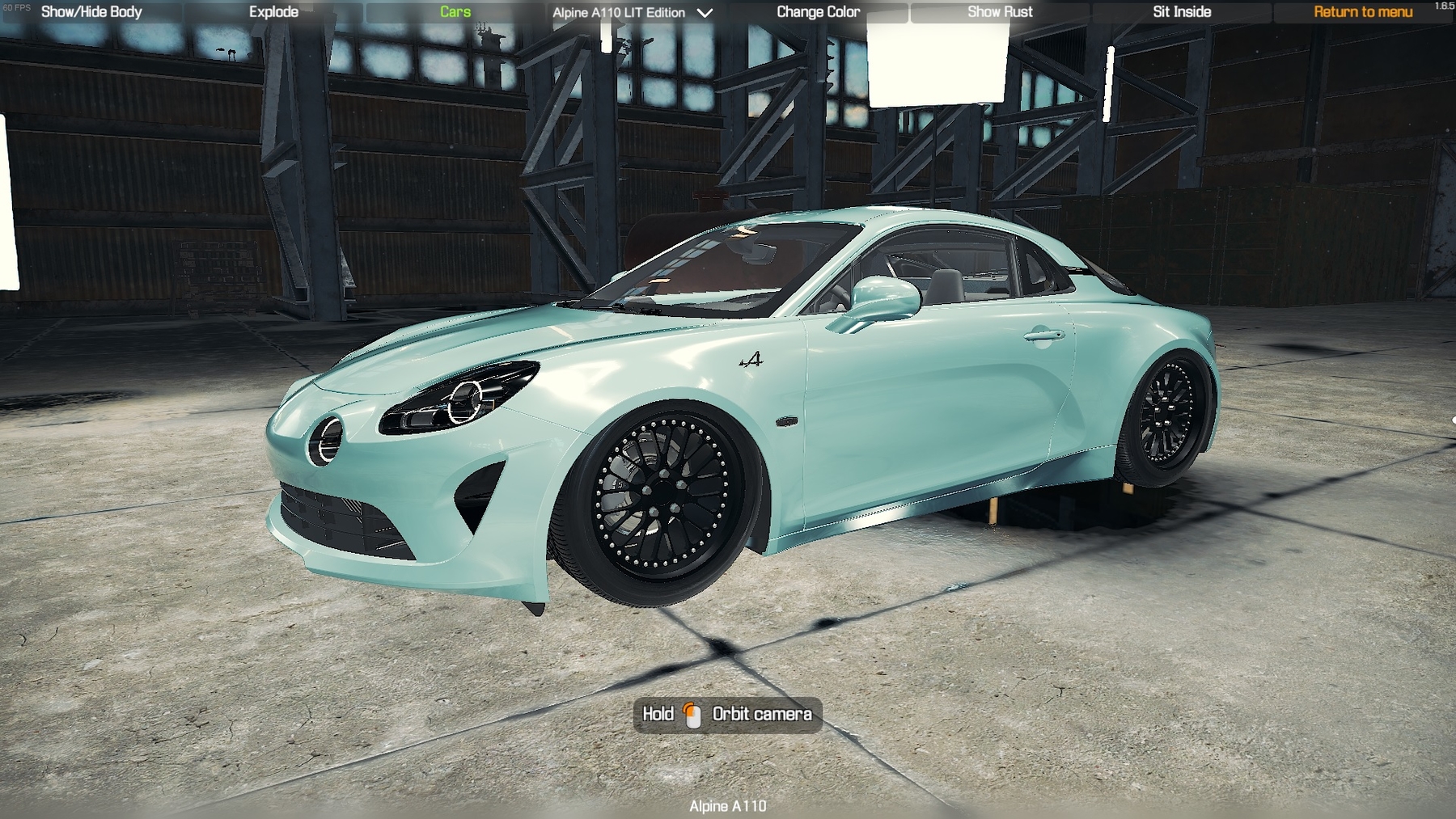The height and width of the screenshot is (819, 1456).
Task: Choose Change Color option
Action: tap(818, 12)
